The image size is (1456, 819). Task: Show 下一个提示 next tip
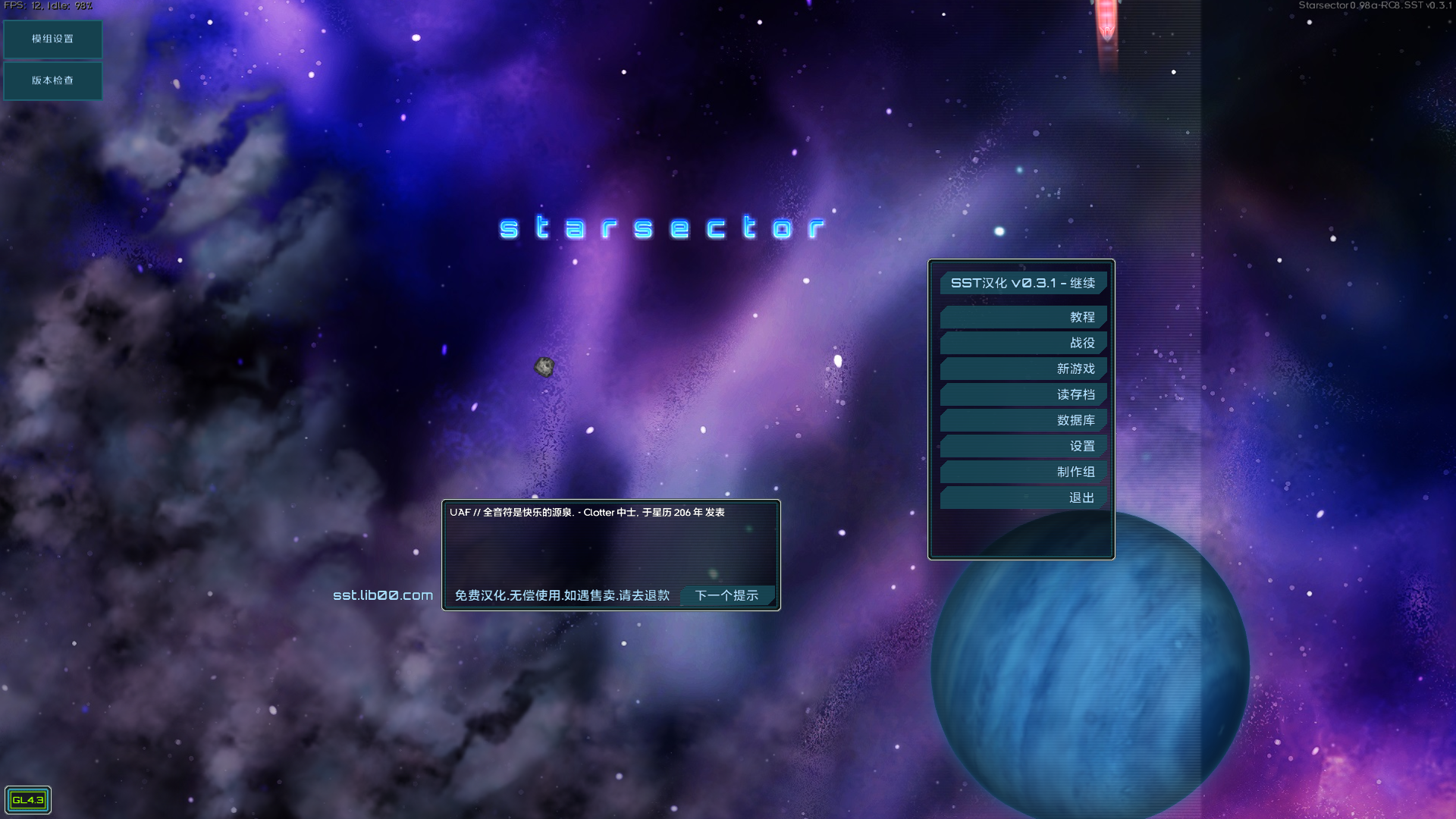point(726,595)
